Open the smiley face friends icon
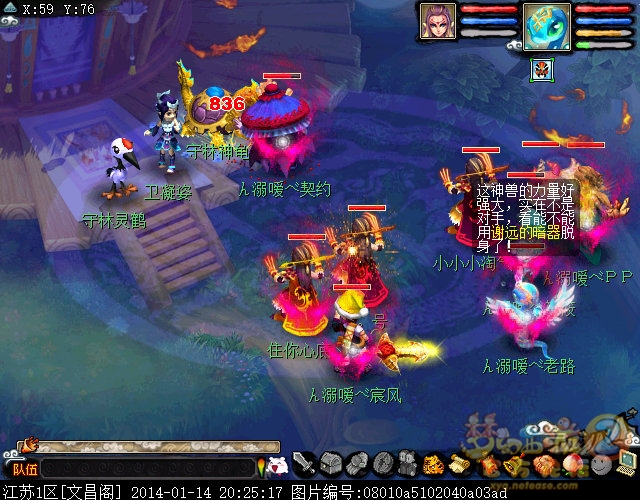The height and width of the screenshot is (500, 640). pos(599,465)
